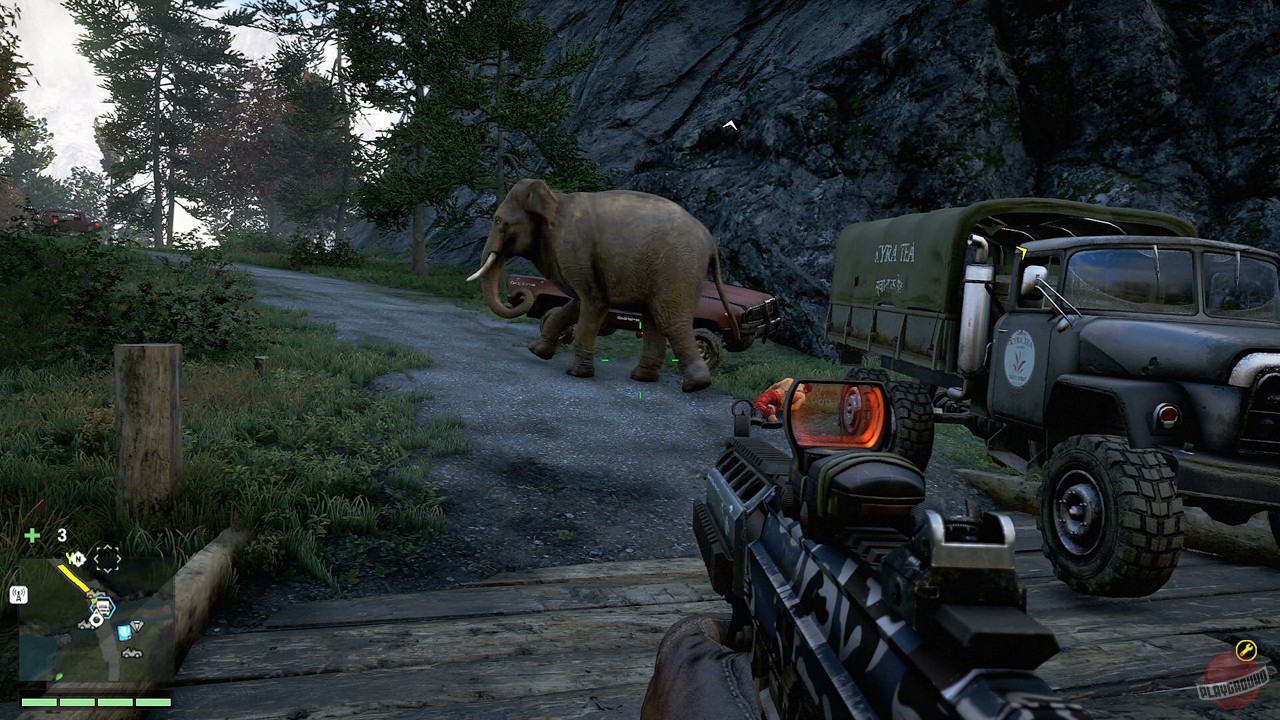Click the blue loot item icon on the minimap

(124, 632)
